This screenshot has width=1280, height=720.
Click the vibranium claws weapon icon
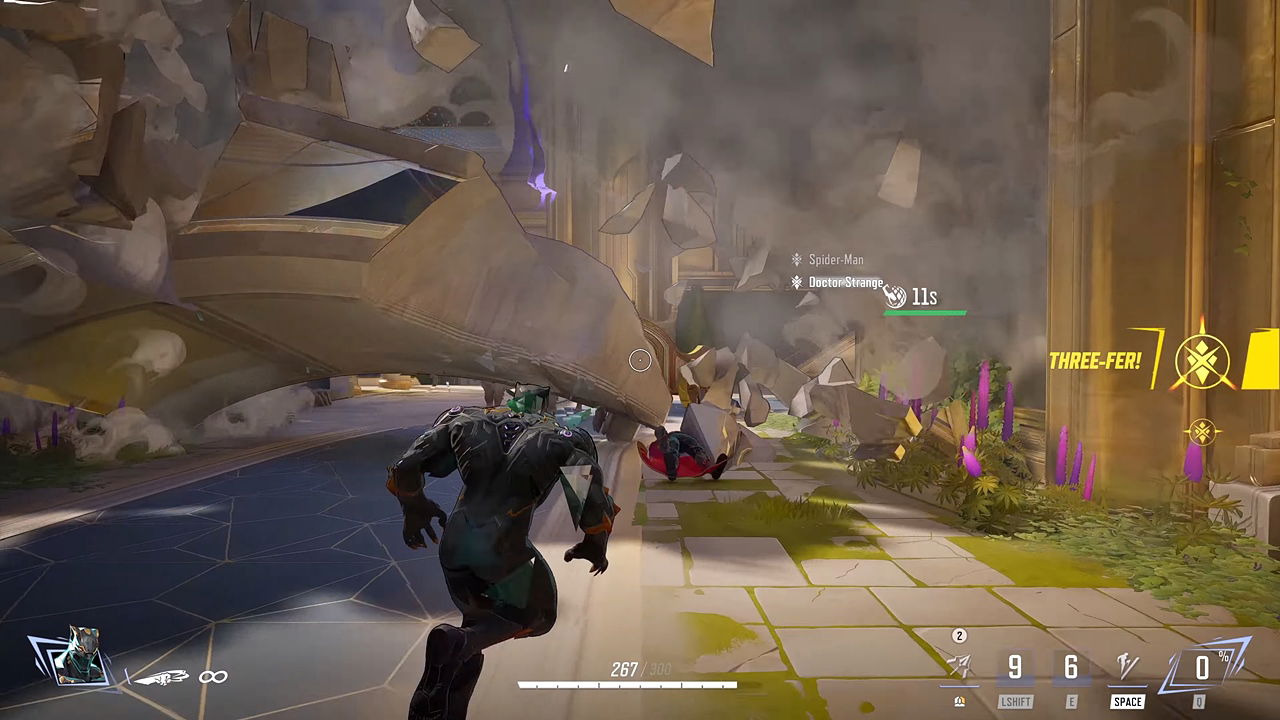pyautogui.click(x=162, y=678)
